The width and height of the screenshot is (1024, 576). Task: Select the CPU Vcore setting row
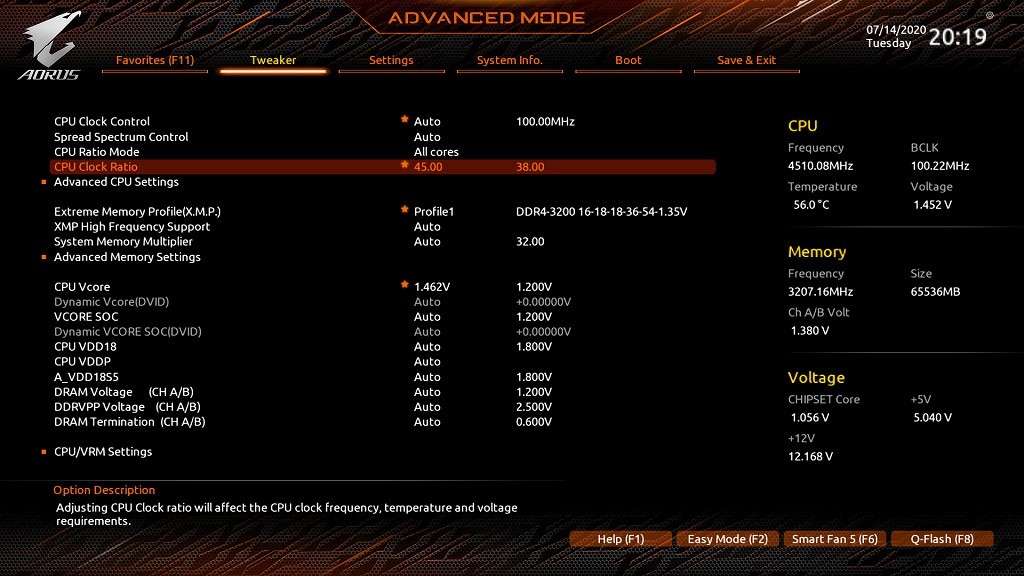(82, 287)
